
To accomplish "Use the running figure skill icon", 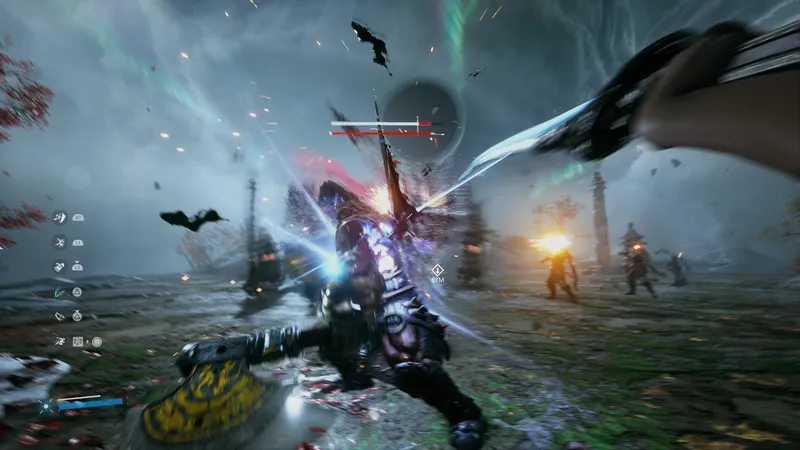I will 59,341.
